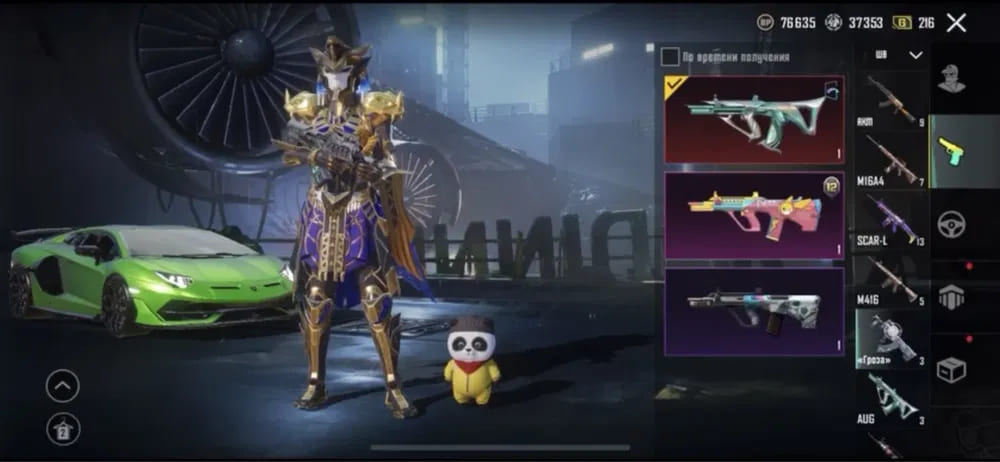Pick the silver AUG skin card
The width and height of the screenshot is (1000, 462).
[754, 310]
